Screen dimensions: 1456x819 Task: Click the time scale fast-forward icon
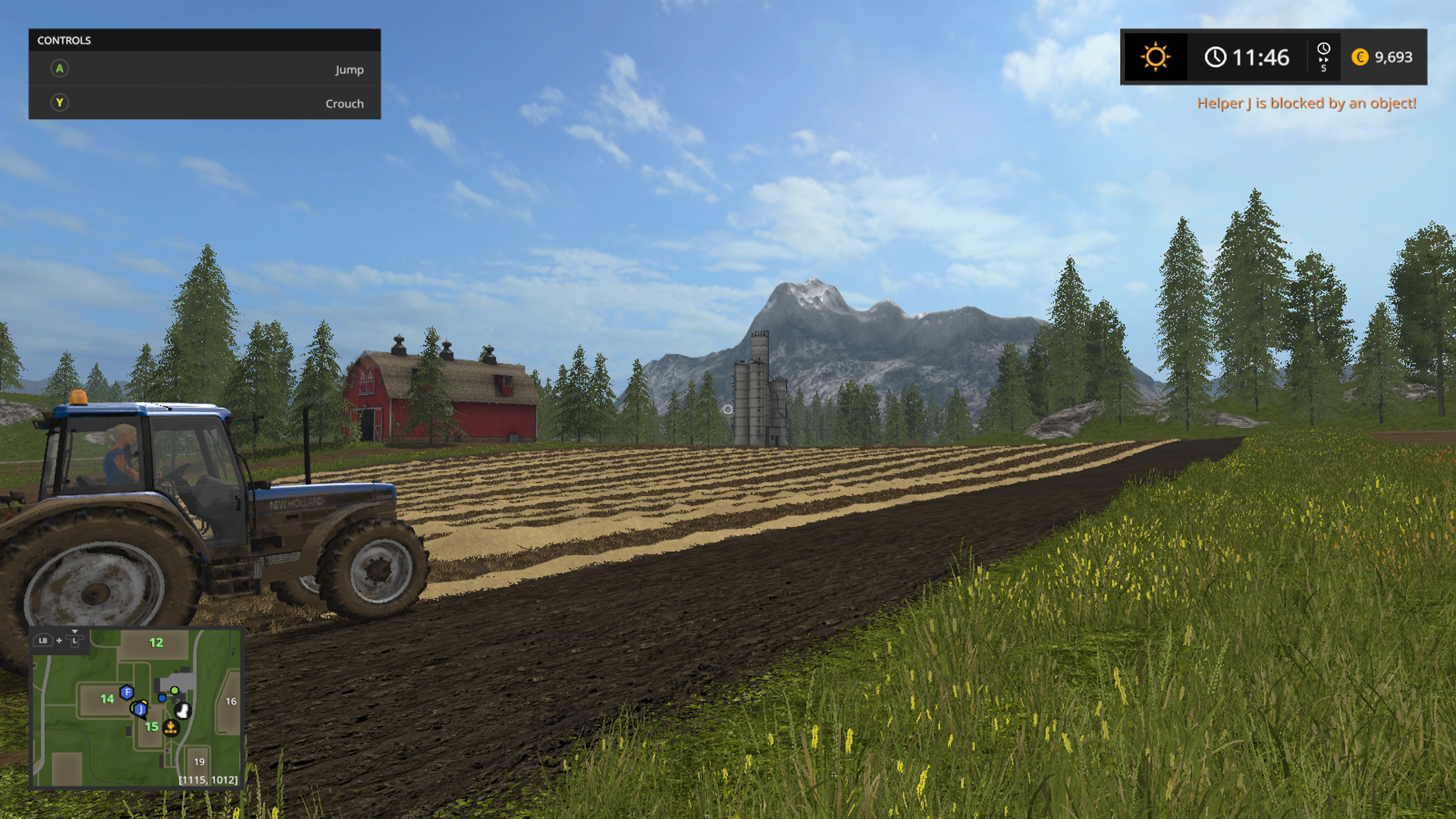pyautogui.click(x=1323, y=57)
